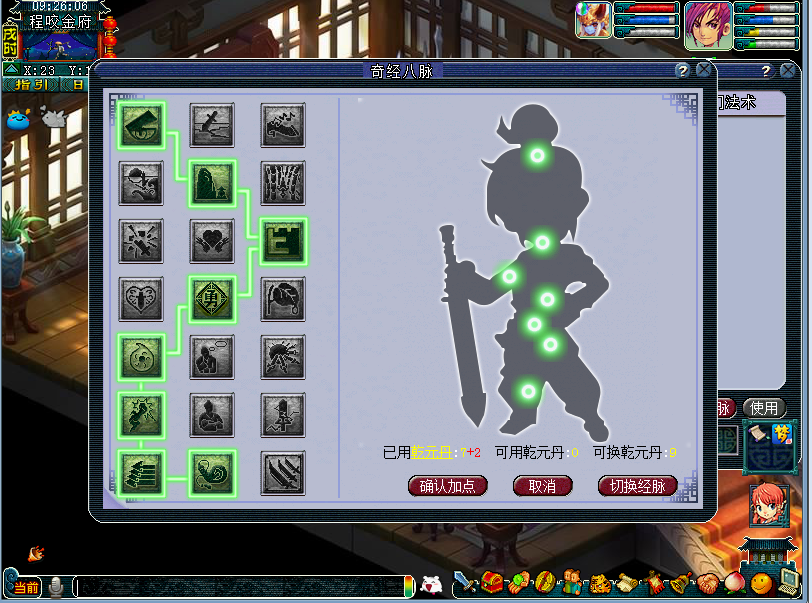Open the 当前 chat channel selector
The image size is (812, 603).
[24, 586]
